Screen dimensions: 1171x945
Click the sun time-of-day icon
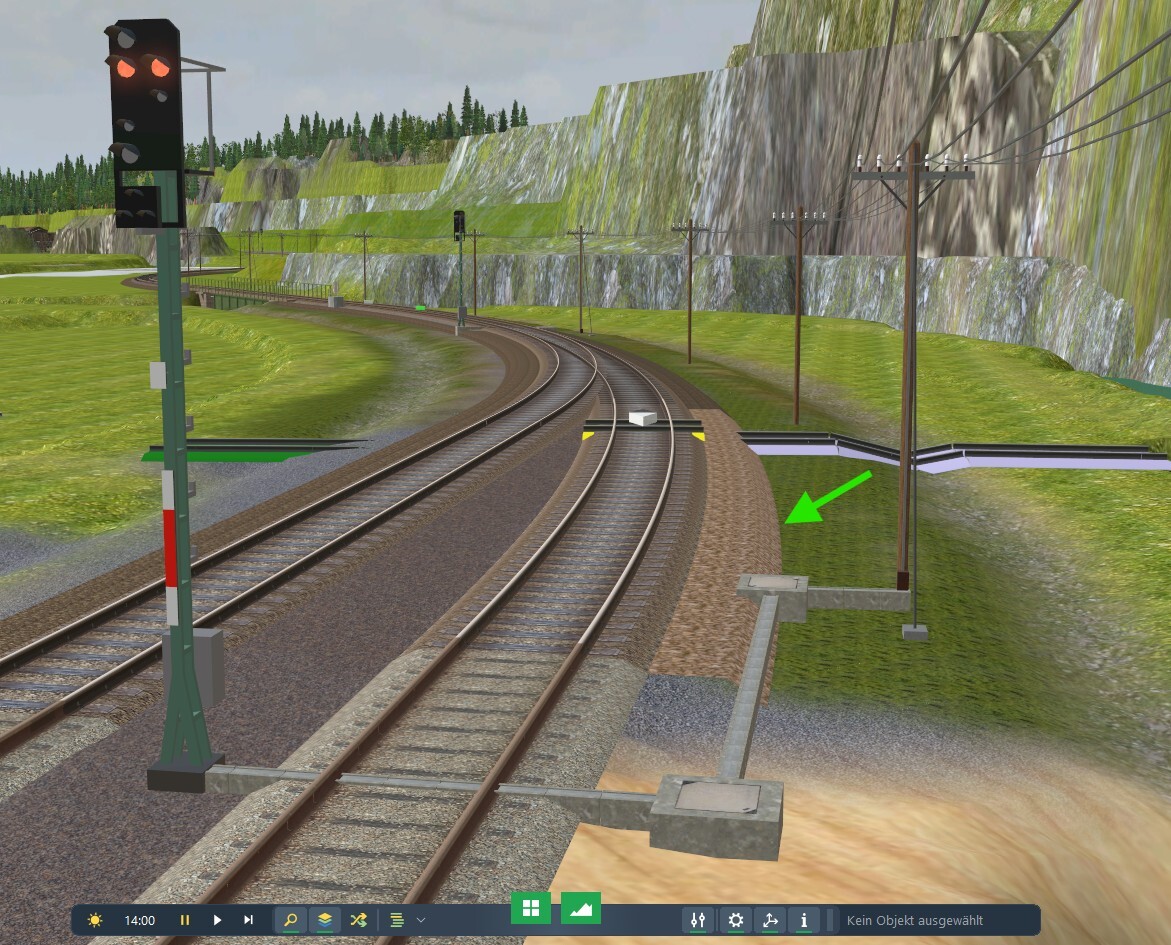click(x=95, y=920)
